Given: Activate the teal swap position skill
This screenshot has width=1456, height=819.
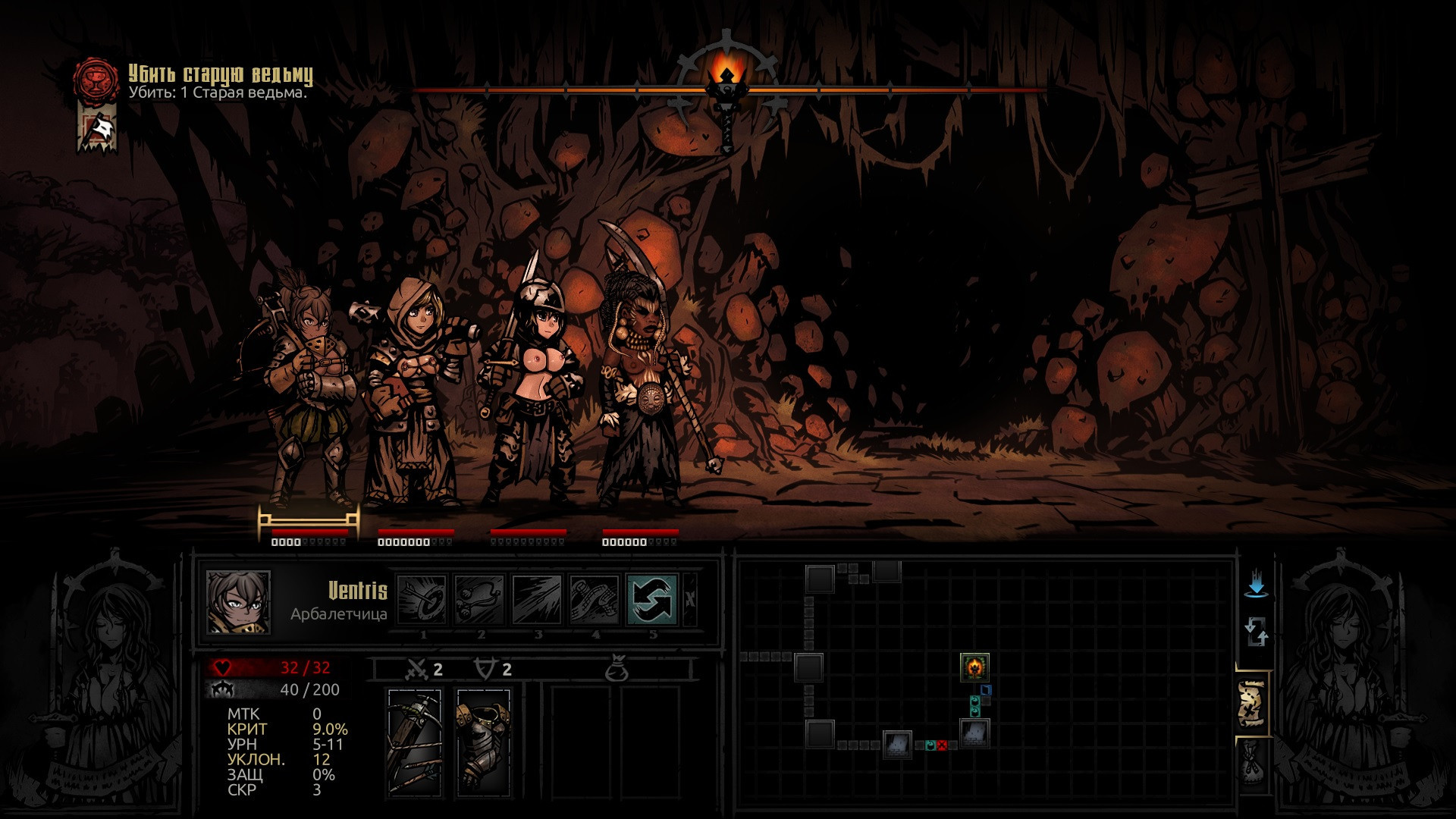Looking at the screenshot, I should click(x=652, y=599).
